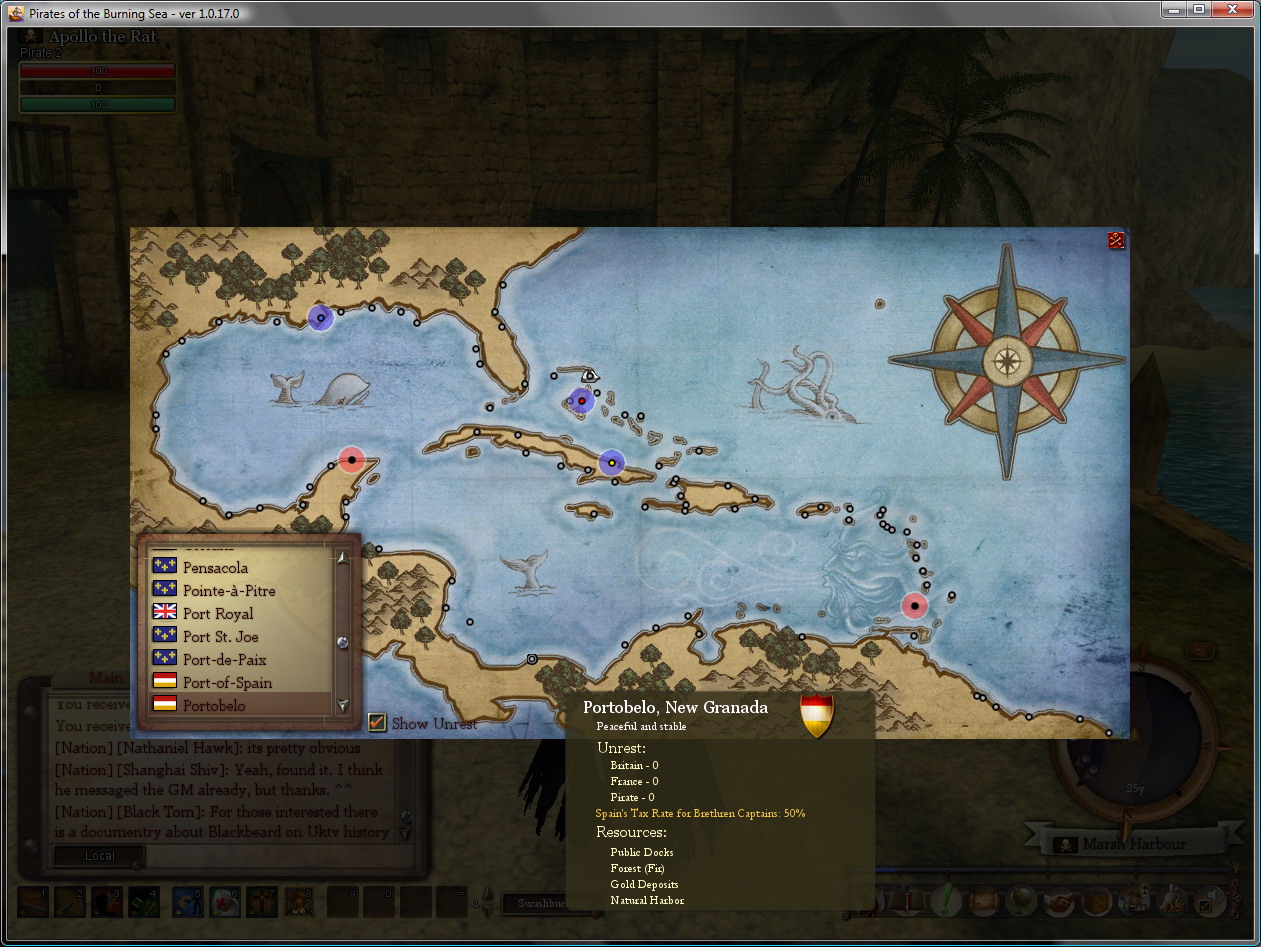Toggle the Show Unrest checkbox

click(x=377, y=722)
